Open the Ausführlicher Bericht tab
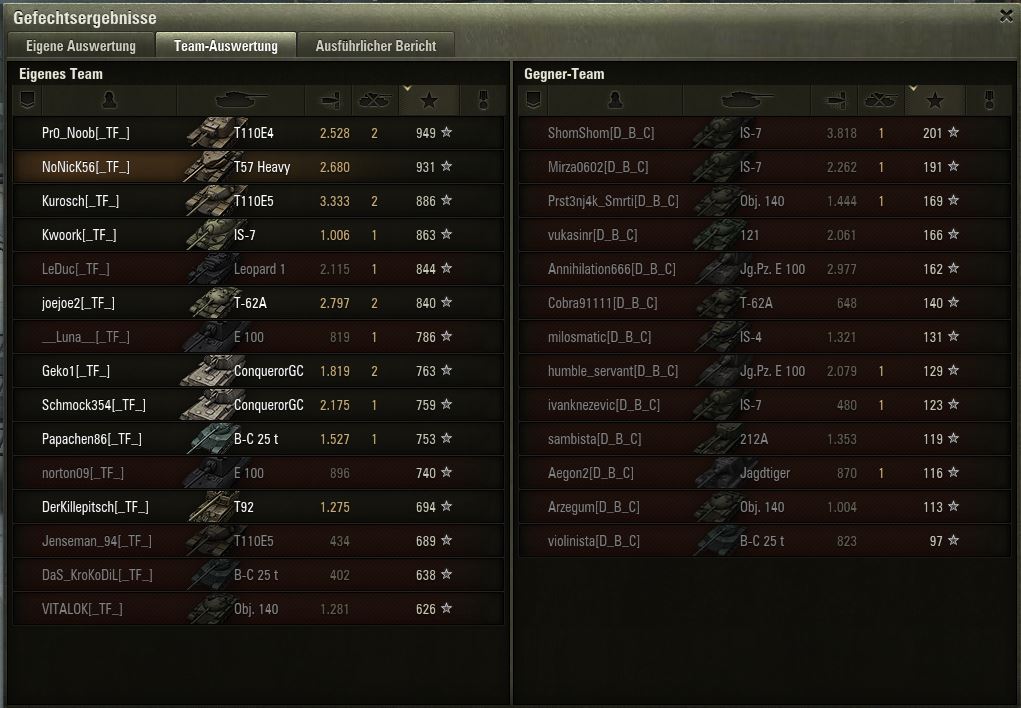Image resolution: width=1021 pixels, height=708 pixels. coord(375,46)
